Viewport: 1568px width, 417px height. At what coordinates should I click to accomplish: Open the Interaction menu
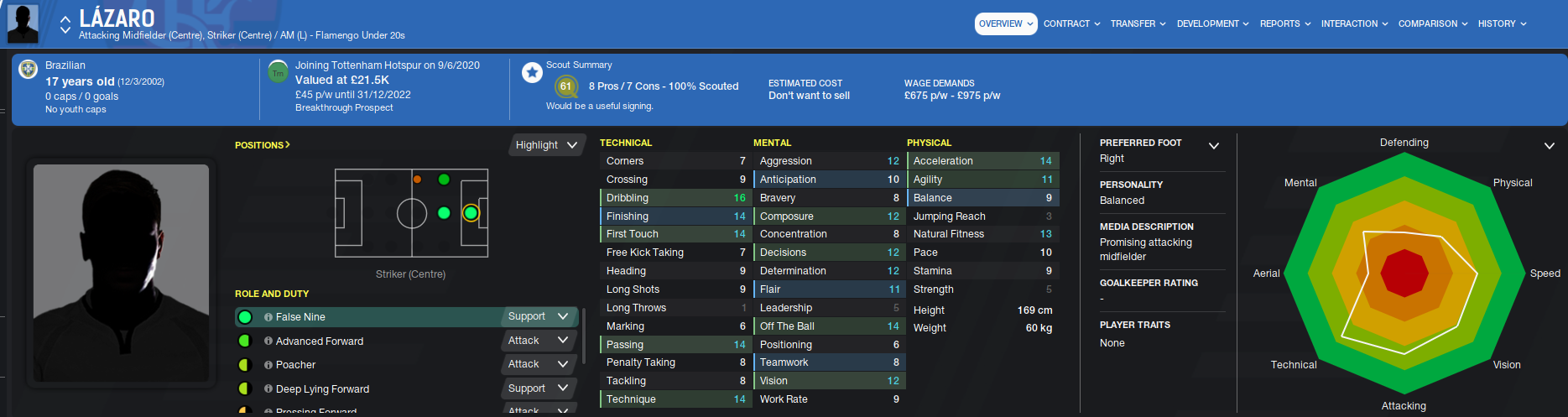[x=1354, y=24]
